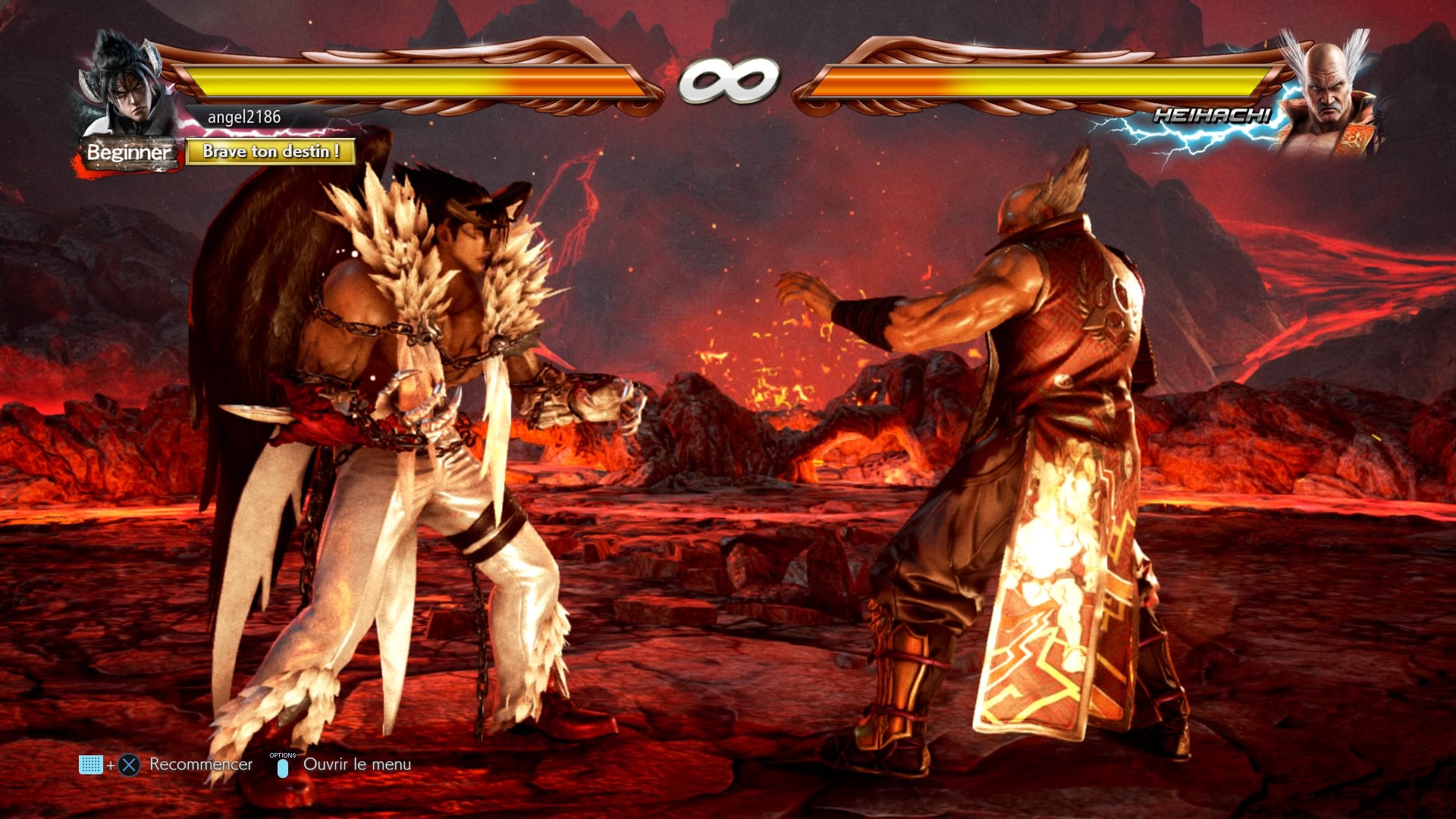Click the Beginner rank badge
Screen dimensions: 1456x819
129,152
